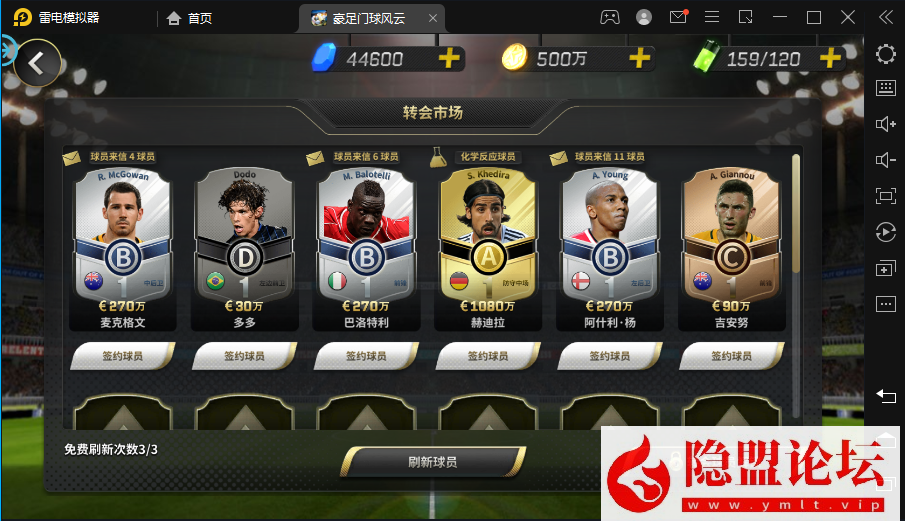Viewport: 905px width, 521px height.
Task: Close the emulator window
Action: [848, 17]
